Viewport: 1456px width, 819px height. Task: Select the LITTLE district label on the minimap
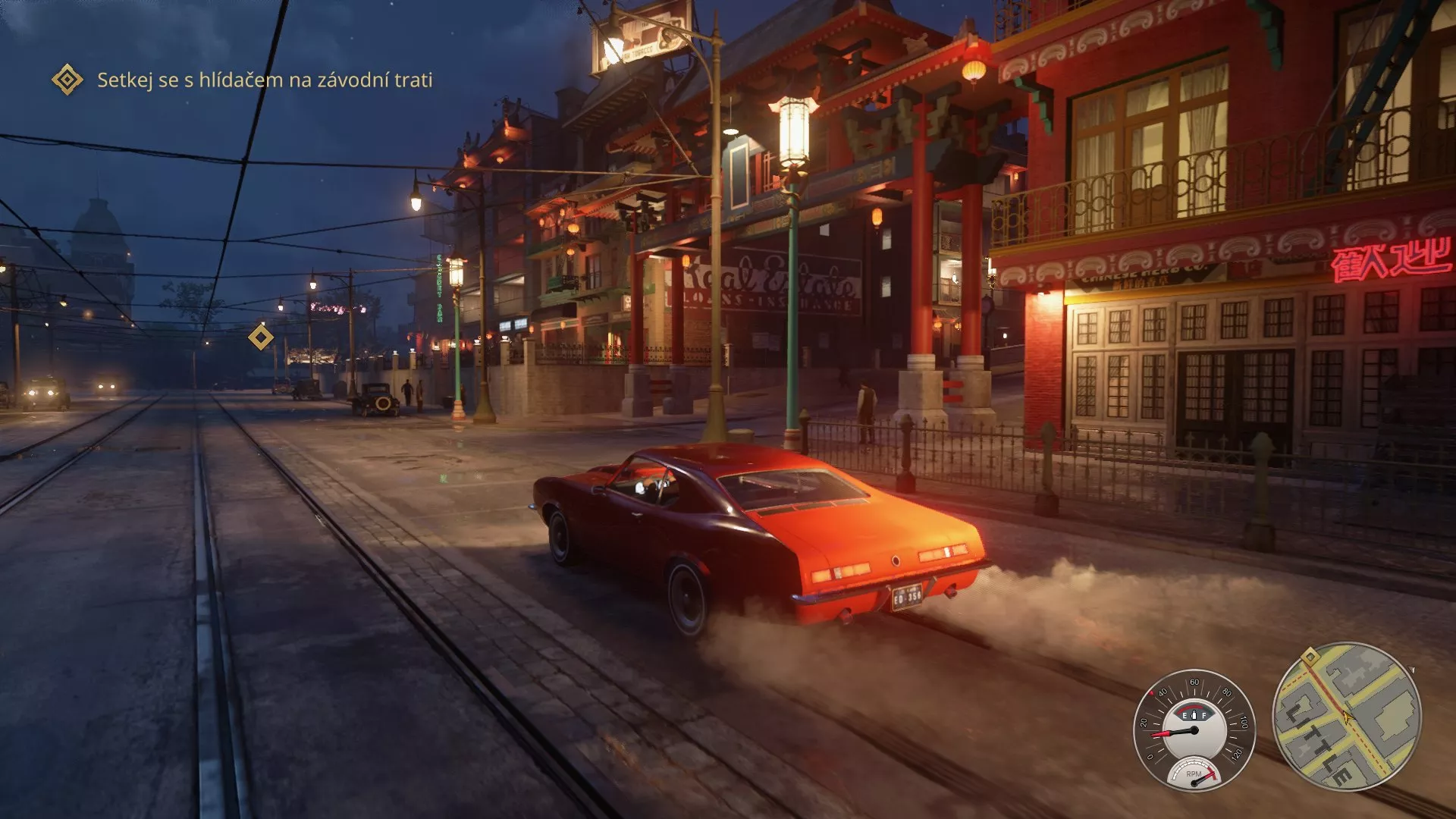(x=1320, y=742)
